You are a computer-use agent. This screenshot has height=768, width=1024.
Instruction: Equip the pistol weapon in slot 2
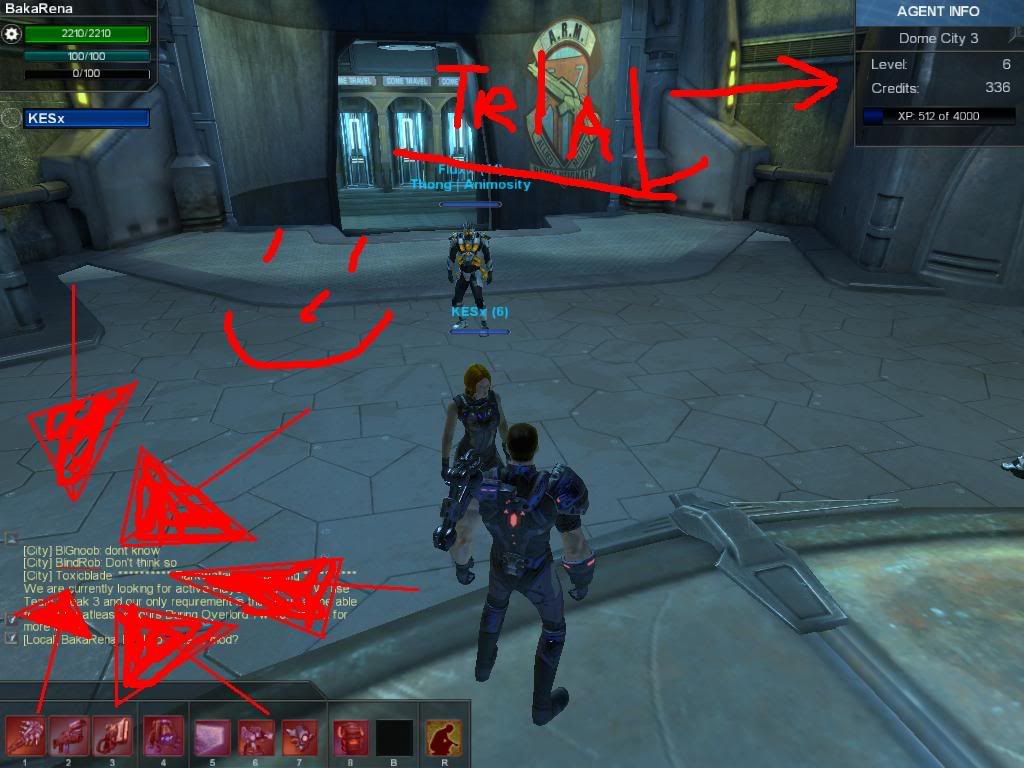69,736
